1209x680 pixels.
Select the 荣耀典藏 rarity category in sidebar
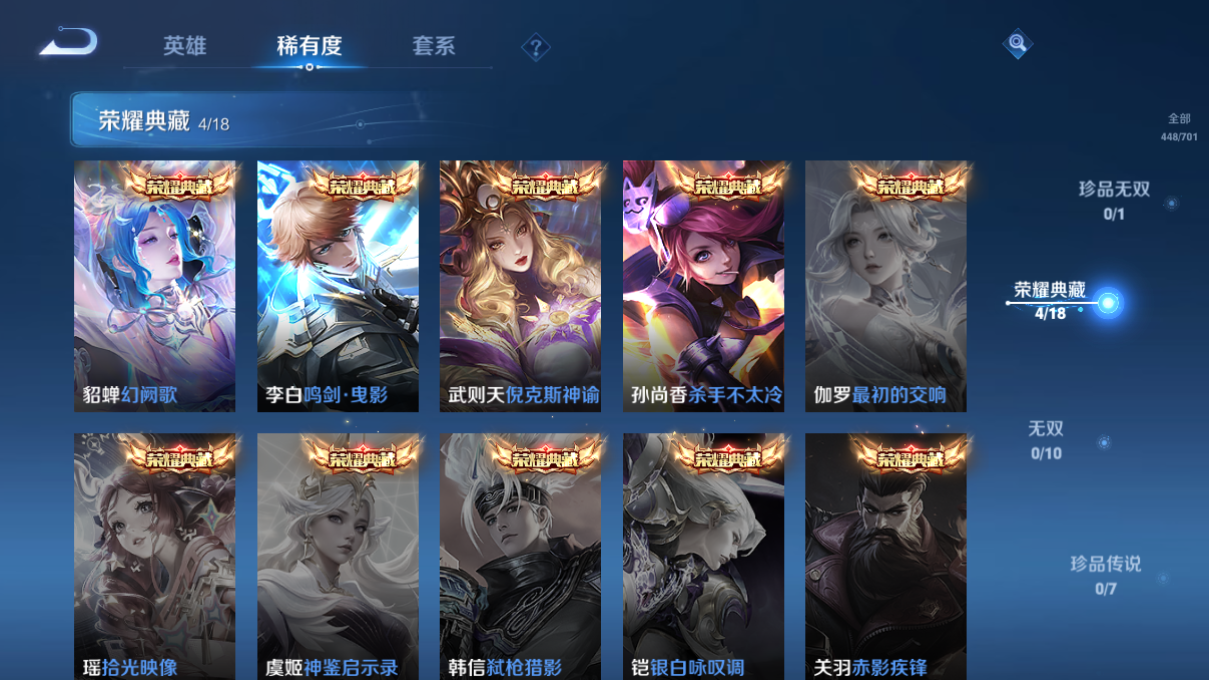click(1050, 300)
